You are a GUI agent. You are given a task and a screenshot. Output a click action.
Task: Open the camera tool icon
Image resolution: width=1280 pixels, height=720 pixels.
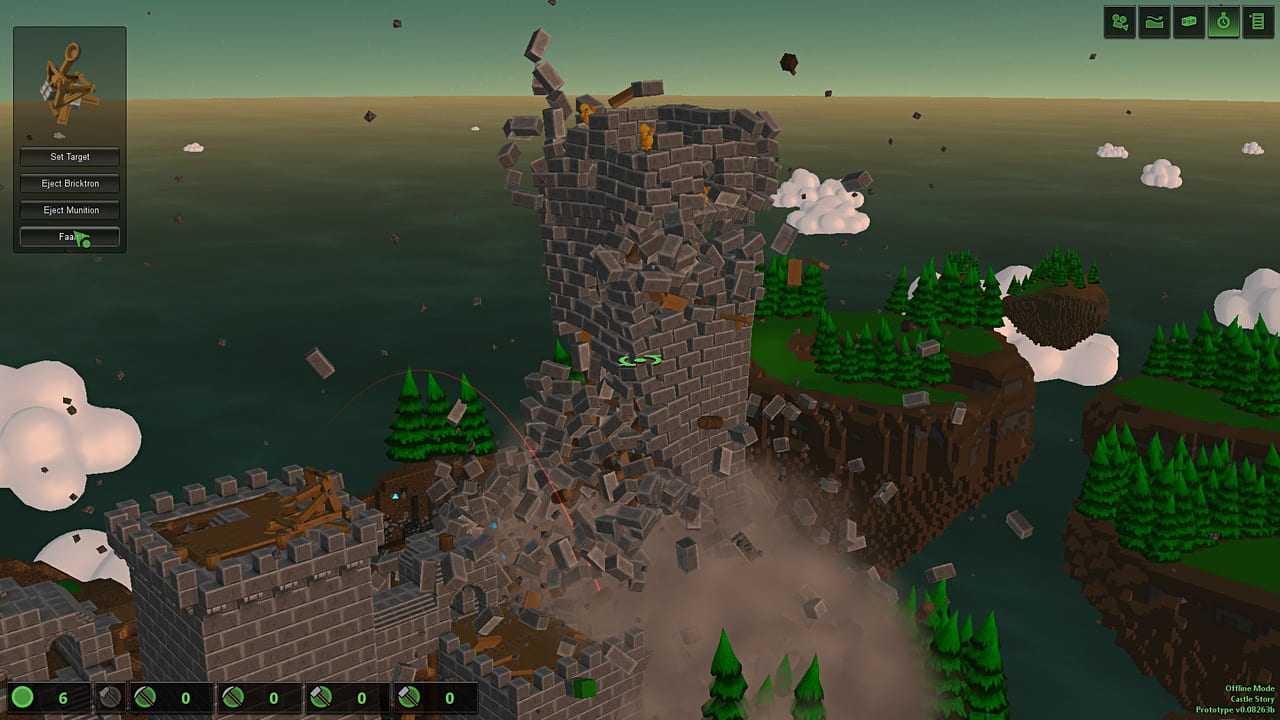(1120, 22)
